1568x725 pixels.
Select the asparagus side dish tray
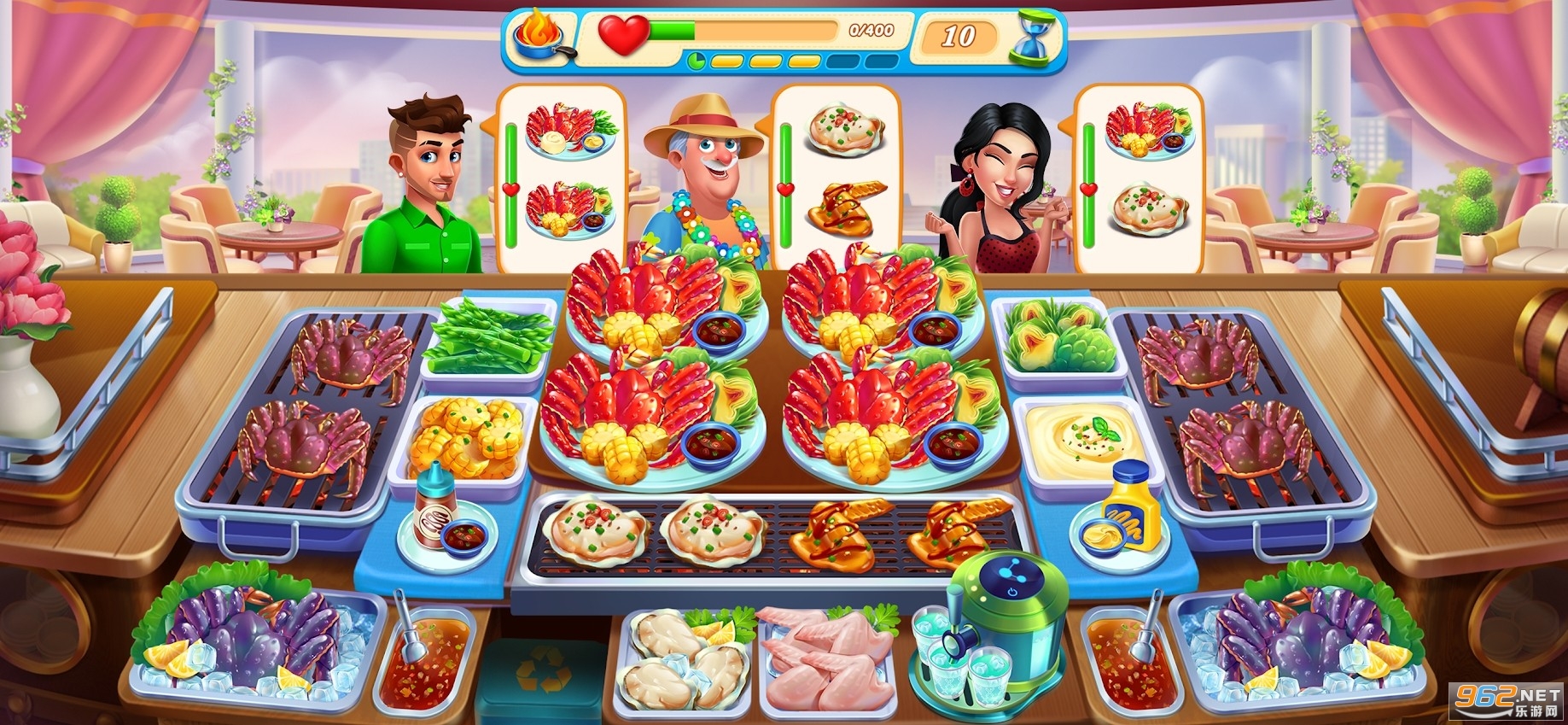tap(487, 338)
